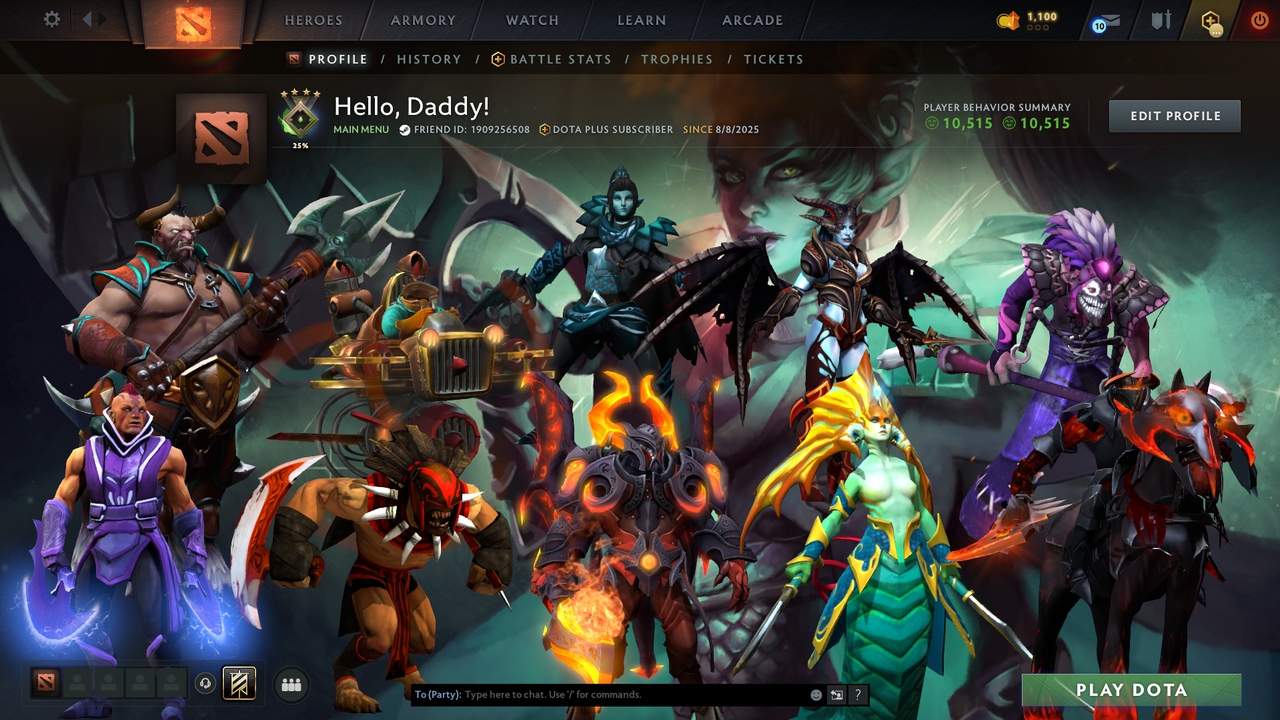Open the guild crest panel near party slots
Screen dimensions: 1280x720
[238, 683]
